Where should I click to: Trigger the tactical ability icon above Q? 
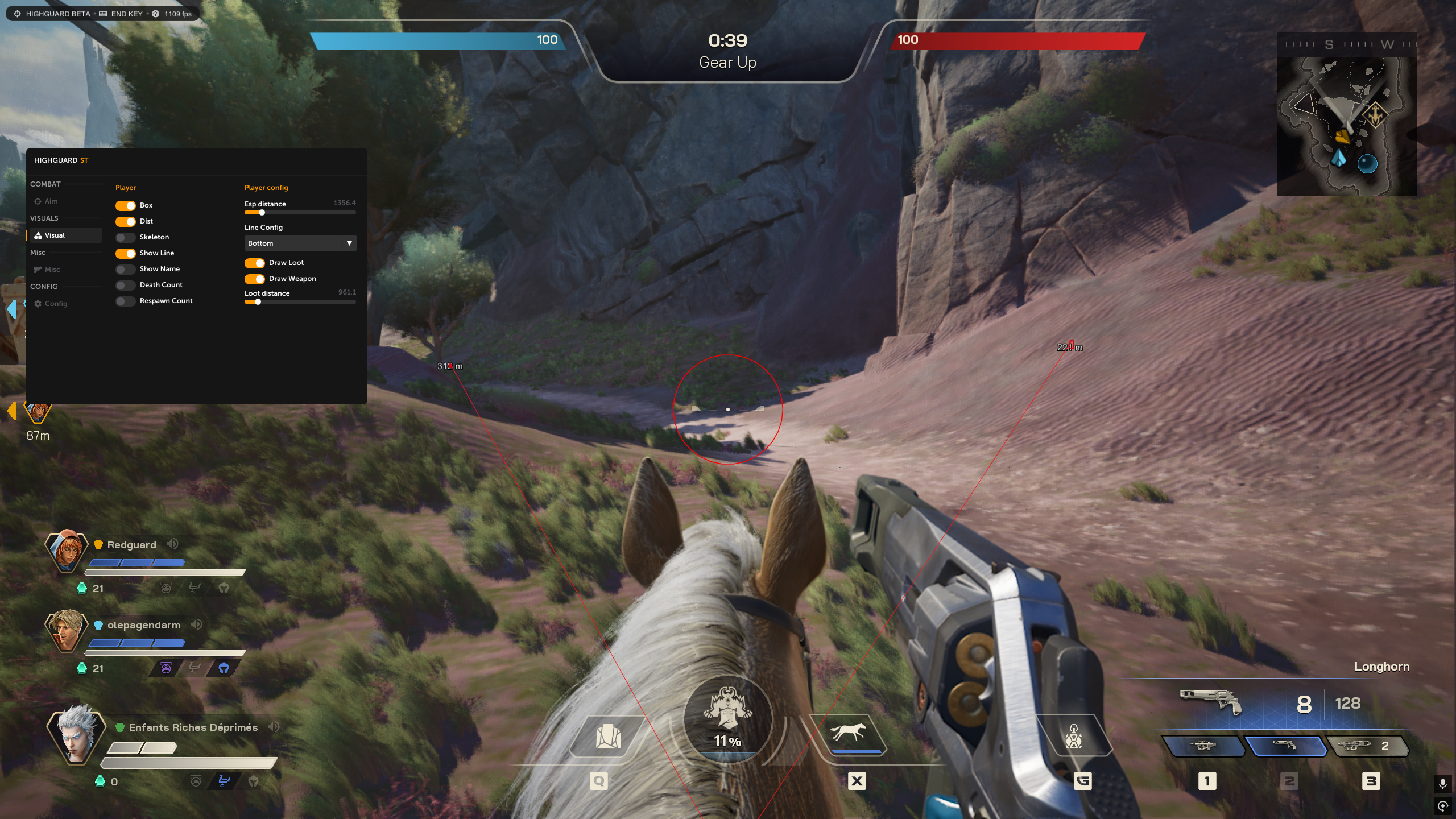pos(607,737)
